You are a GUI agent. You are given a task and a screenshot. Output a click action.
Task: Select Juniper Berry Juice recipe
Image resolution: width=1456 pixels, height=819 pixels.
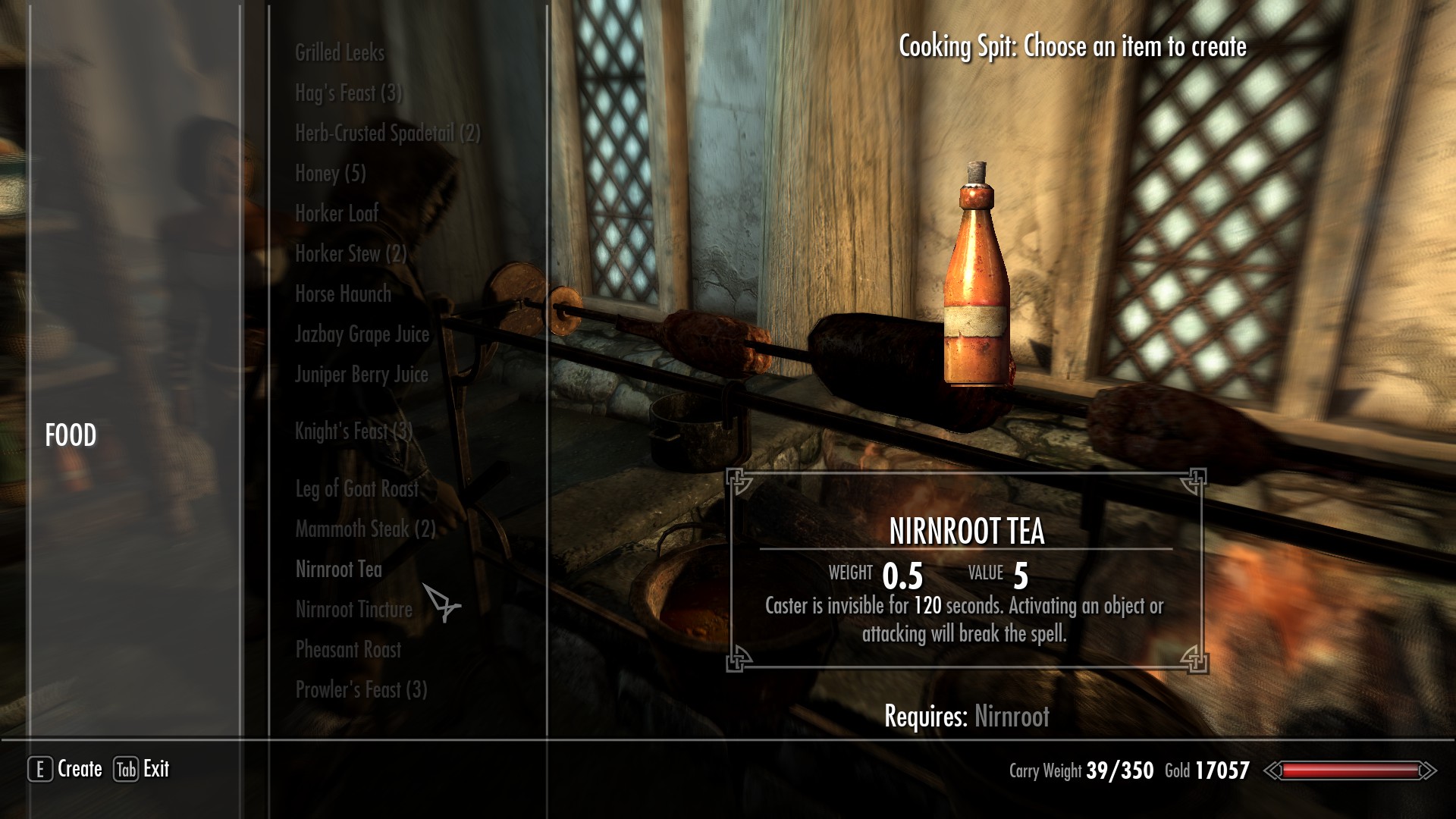pyautogui.click(x=361, y=375)
